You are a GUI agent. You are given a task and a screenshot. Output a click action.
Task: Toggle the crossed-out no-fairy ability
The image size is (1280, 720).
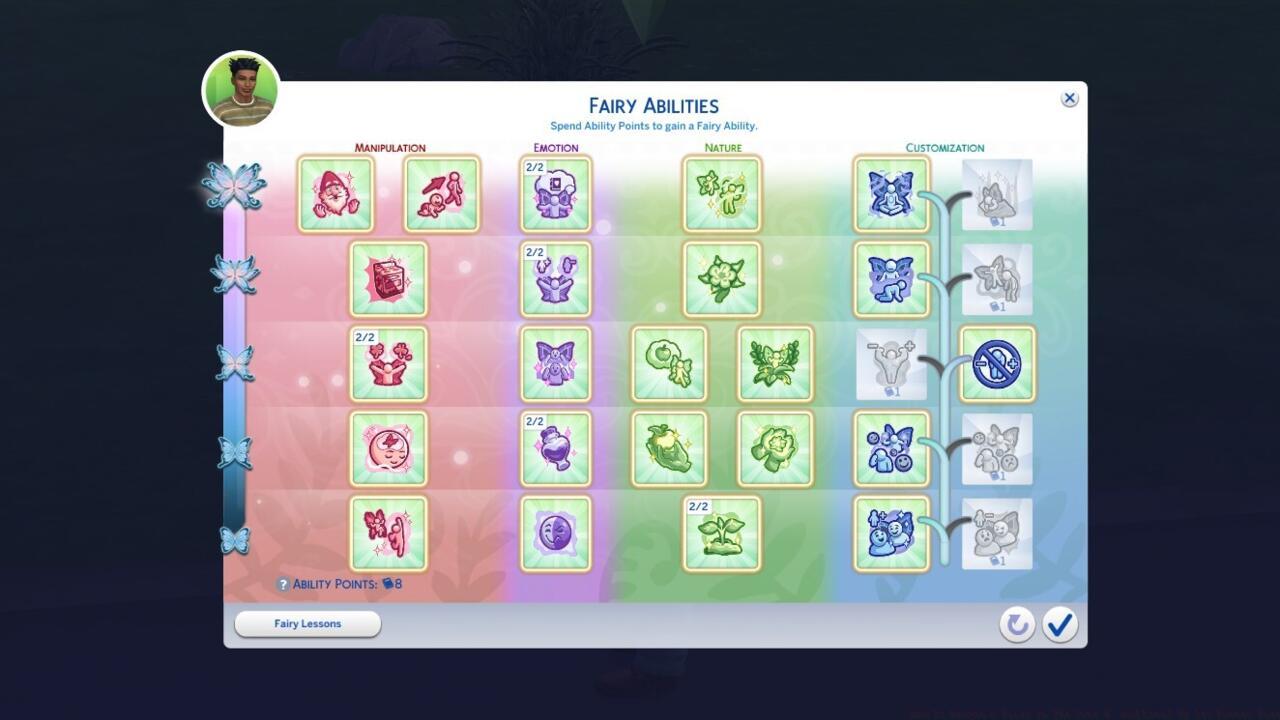tap(997, 365)
